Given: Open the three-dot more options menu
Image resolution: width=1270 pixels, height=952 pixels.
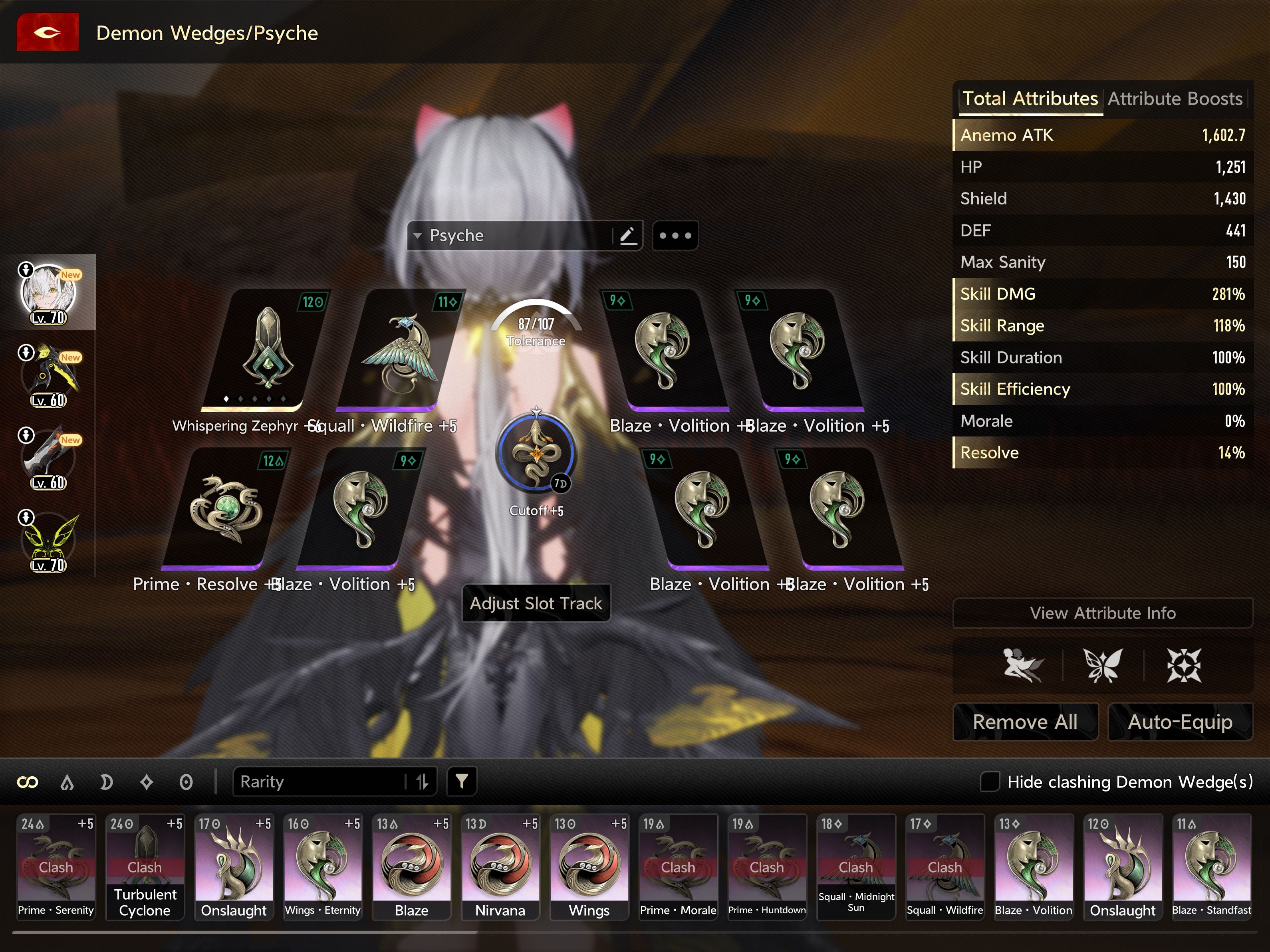Looking at the screenshot, I should (675, 236).
